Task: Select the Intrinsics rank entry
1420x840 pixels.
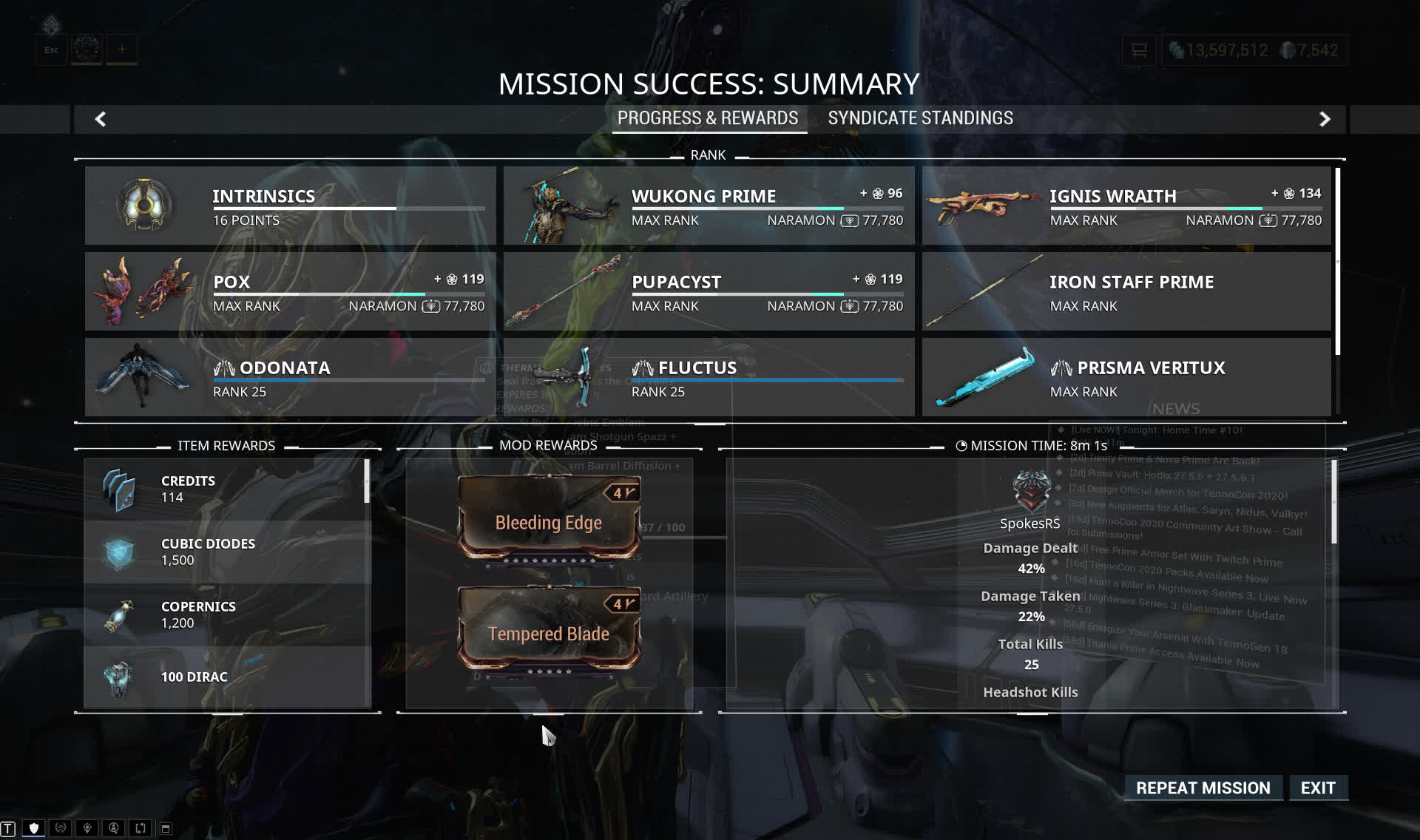Action: click(290, 206)
